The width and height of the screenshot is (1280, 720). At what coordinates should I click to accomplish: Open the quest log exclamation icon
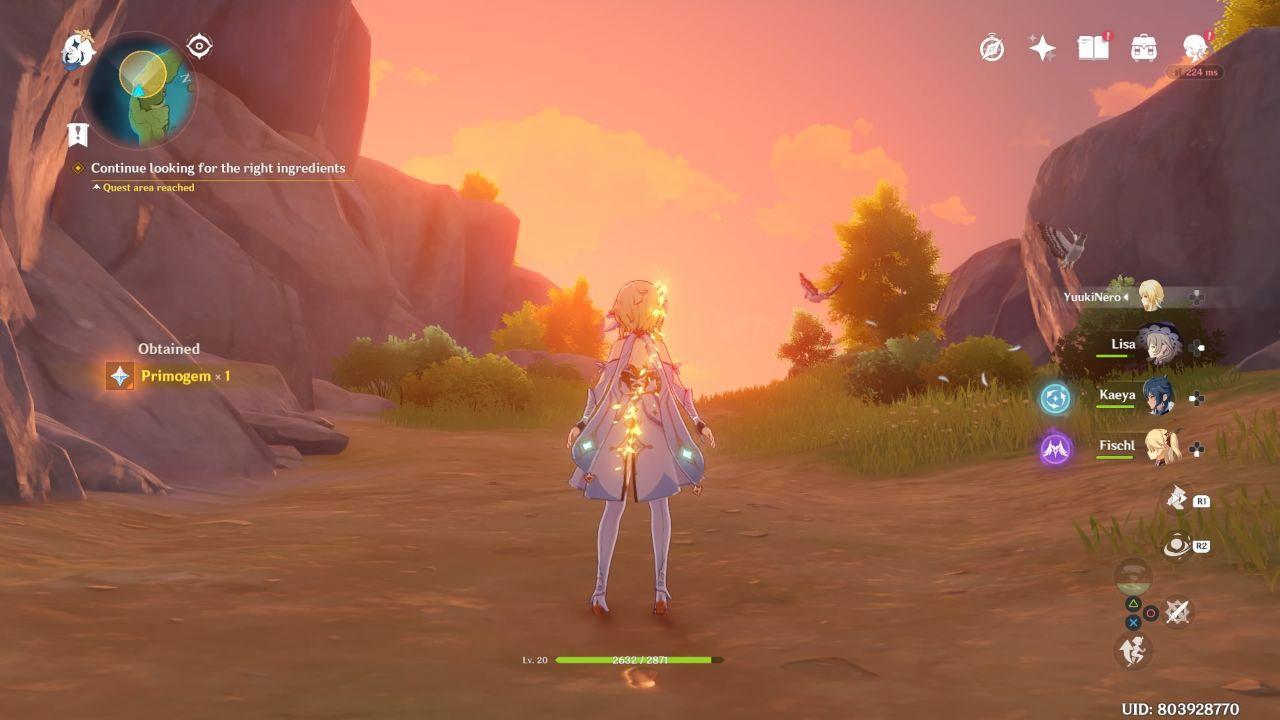pos(77,134)
